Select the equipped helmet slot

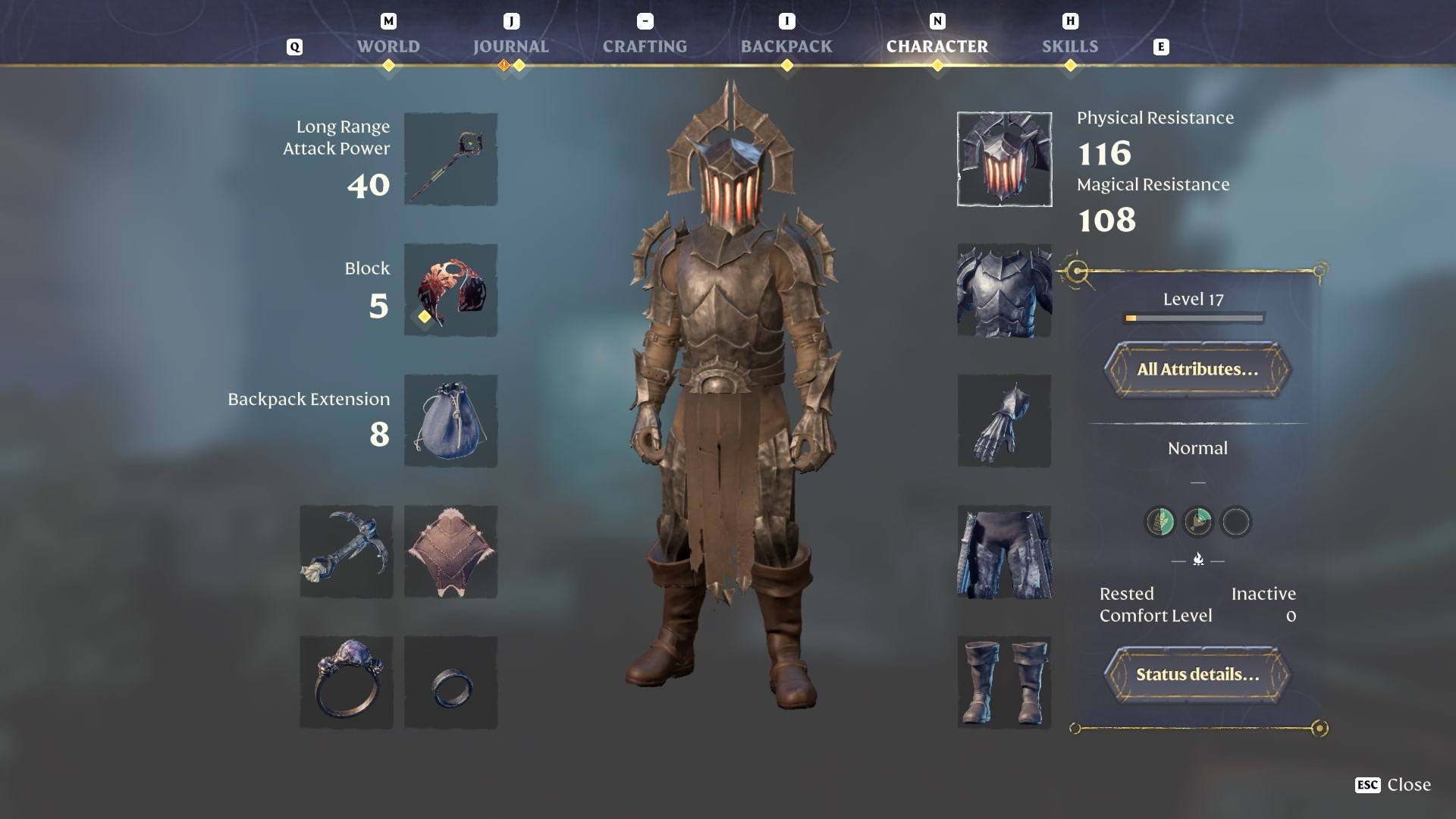click(1004, 159)
